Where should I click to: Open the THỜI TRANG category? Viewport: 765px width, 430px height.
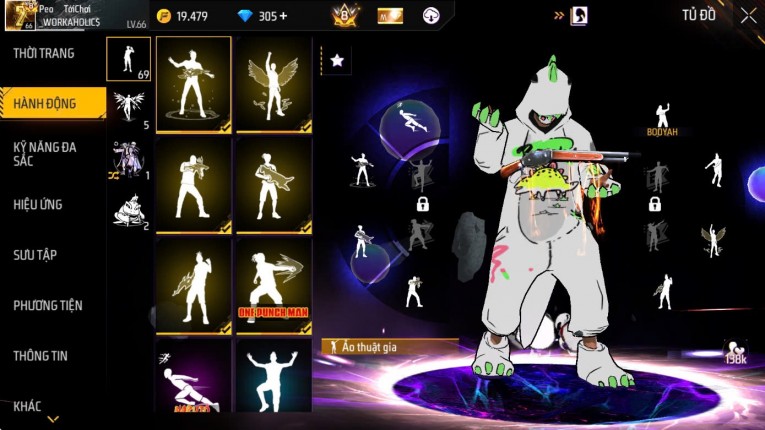tap(44, 53)
